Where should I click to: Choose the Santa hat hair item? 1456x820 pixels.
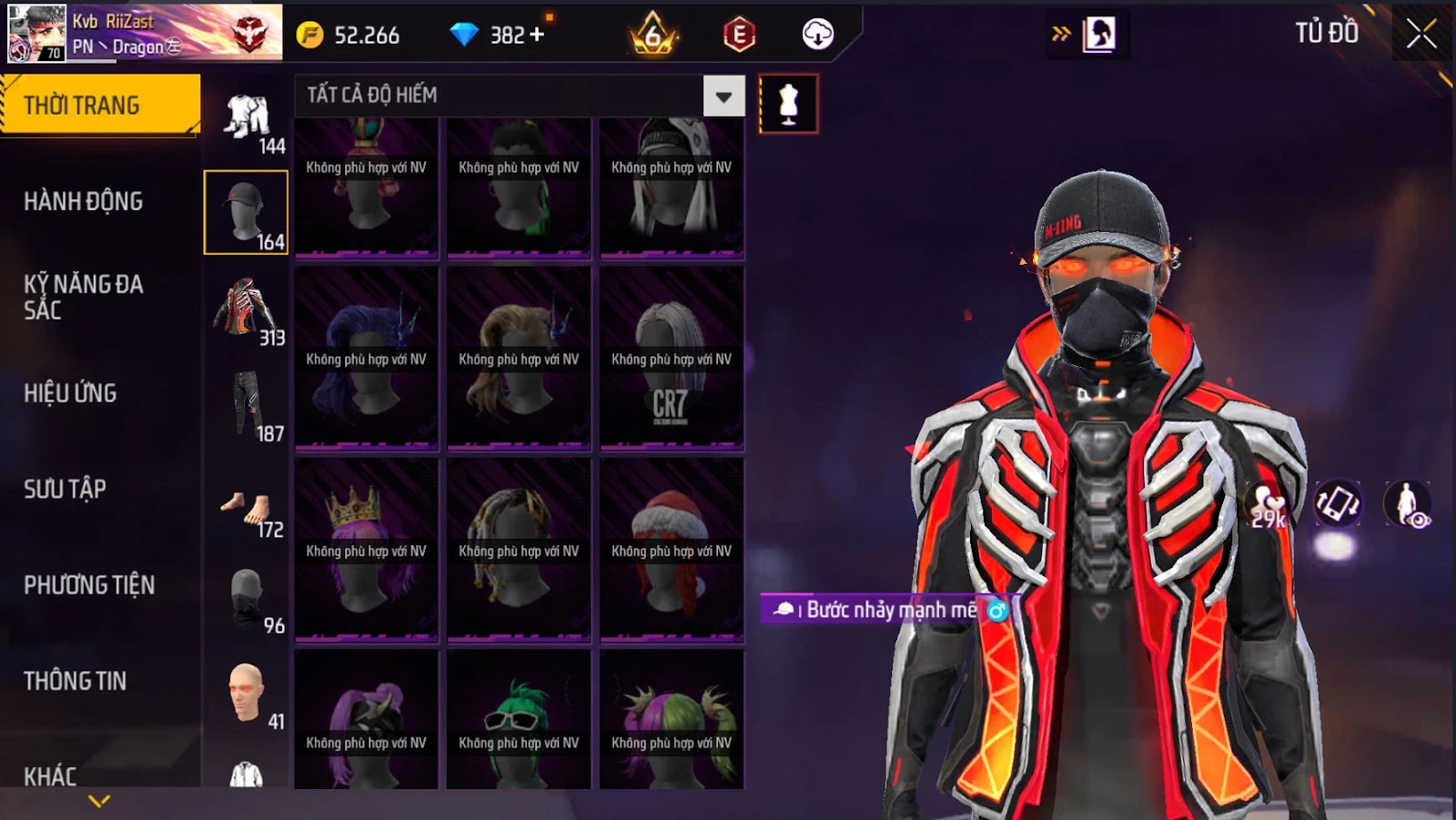click(672, 550)
